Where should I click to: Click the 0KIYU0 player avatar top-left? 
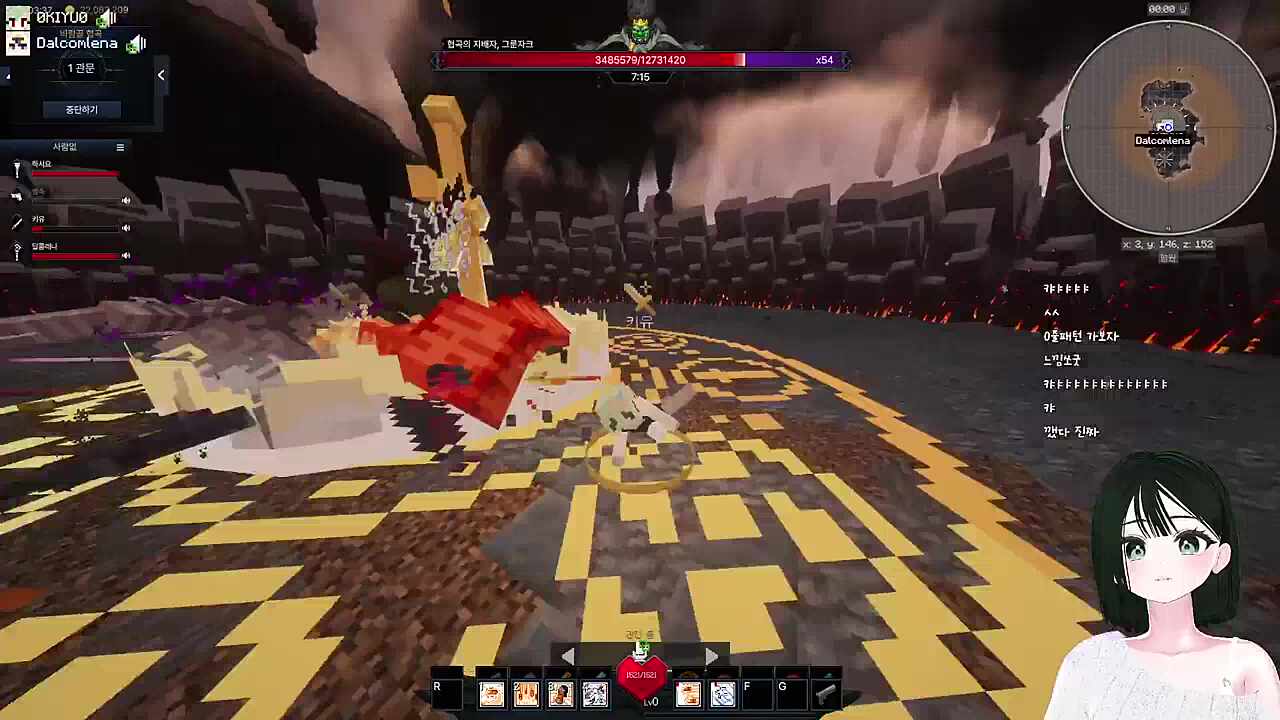[18, 18]
